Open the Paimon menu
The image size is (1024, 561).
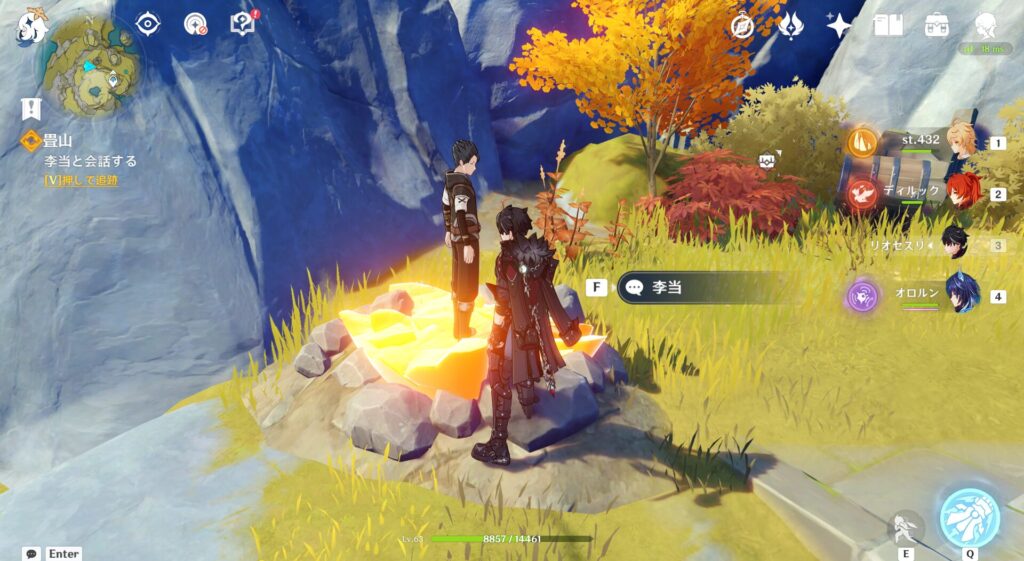coord(32,27)
